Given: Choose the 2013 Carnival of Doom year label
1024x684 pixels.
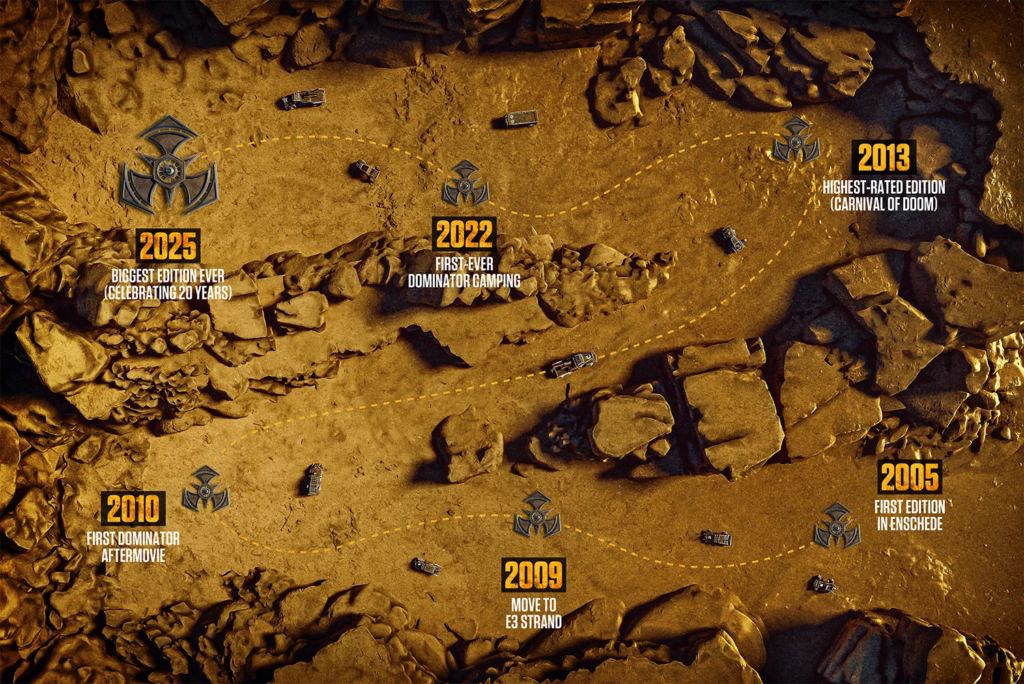Looking at the screenshot, I should (x=883, y=158).
